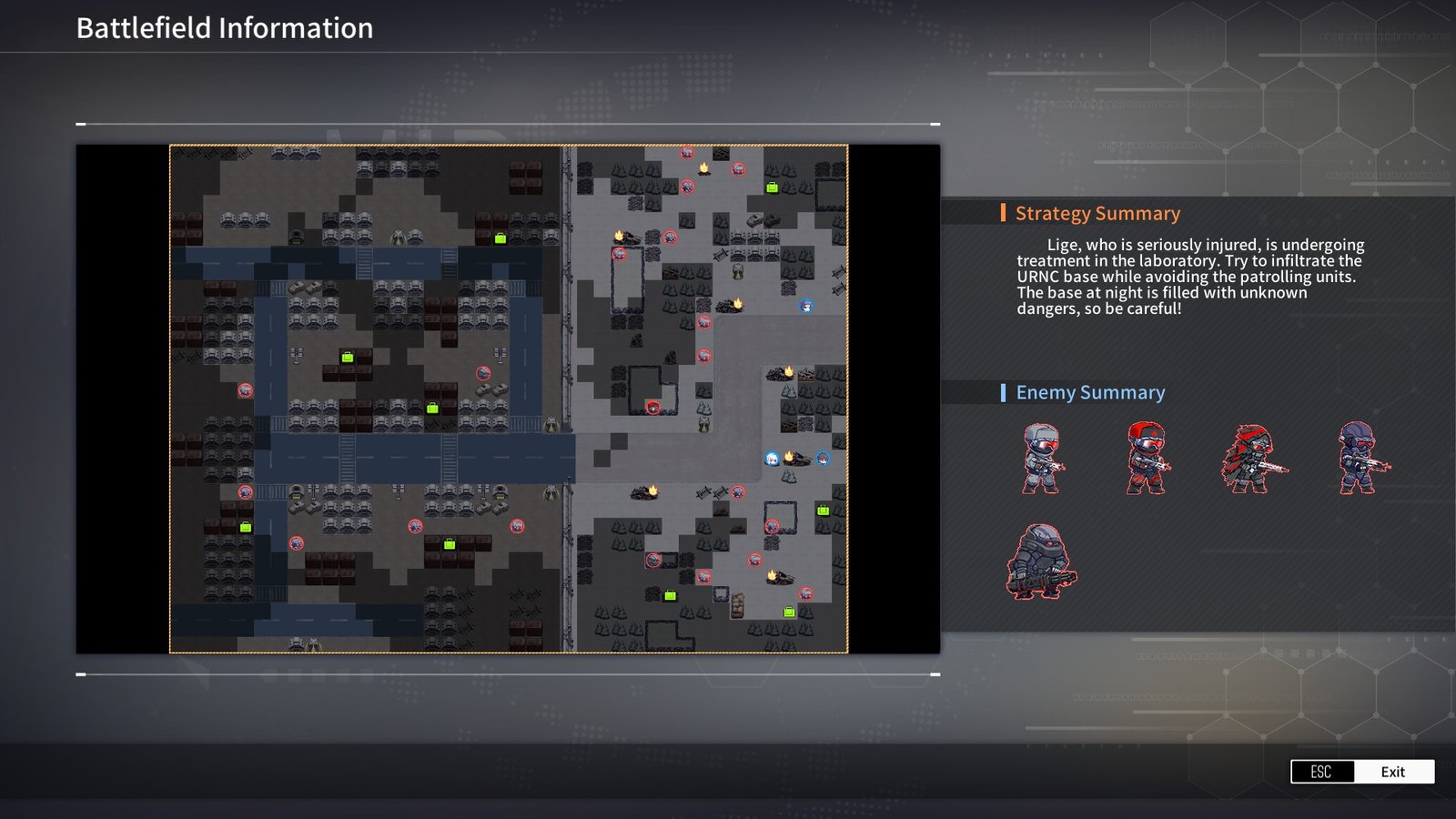Click the Strategy Summary header
The width and height of the screenshot is (1456, 819).
[1097, 213]
